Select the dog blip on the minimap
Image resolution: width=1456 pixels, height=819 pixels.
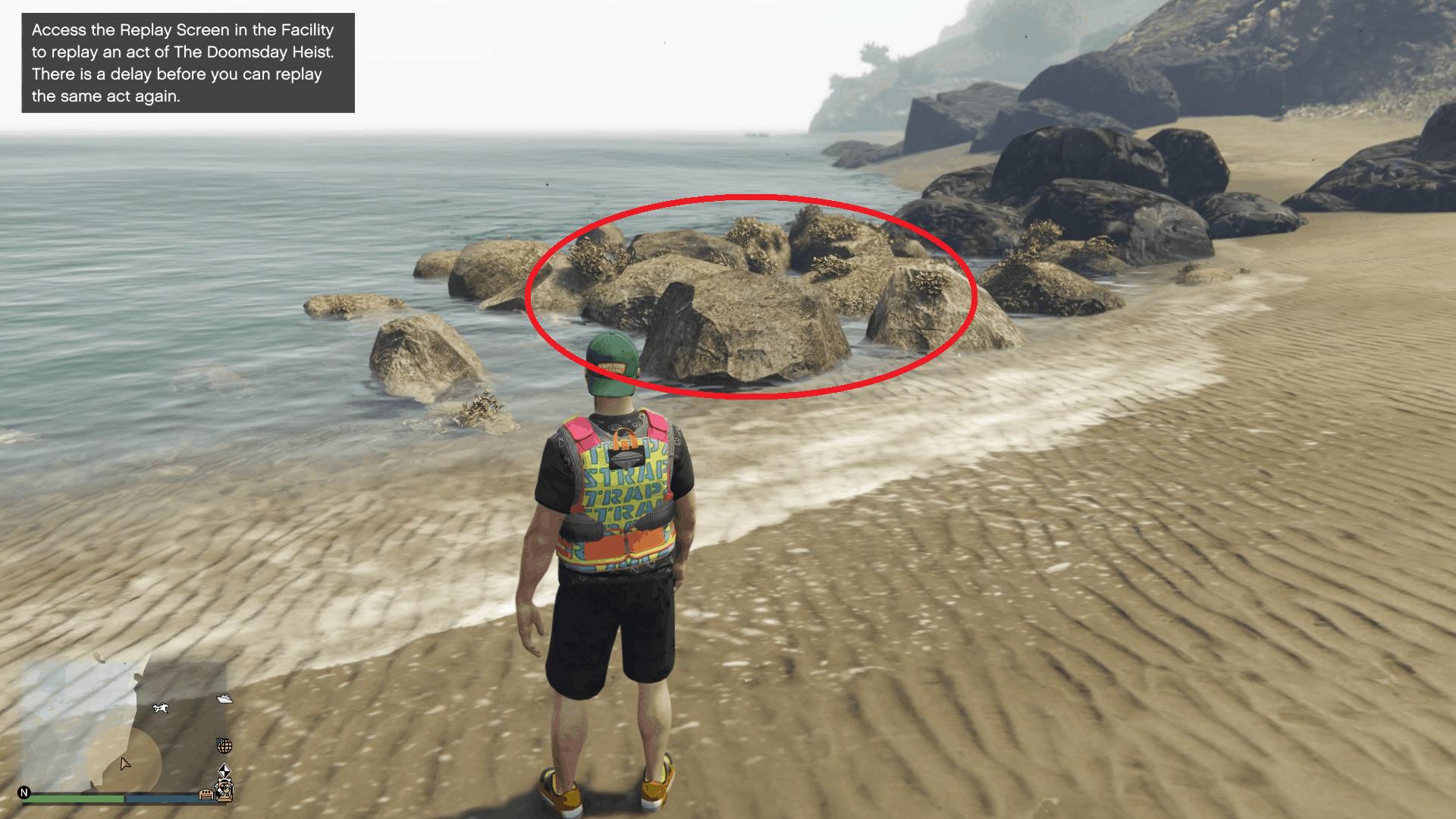tap(162, 708)
